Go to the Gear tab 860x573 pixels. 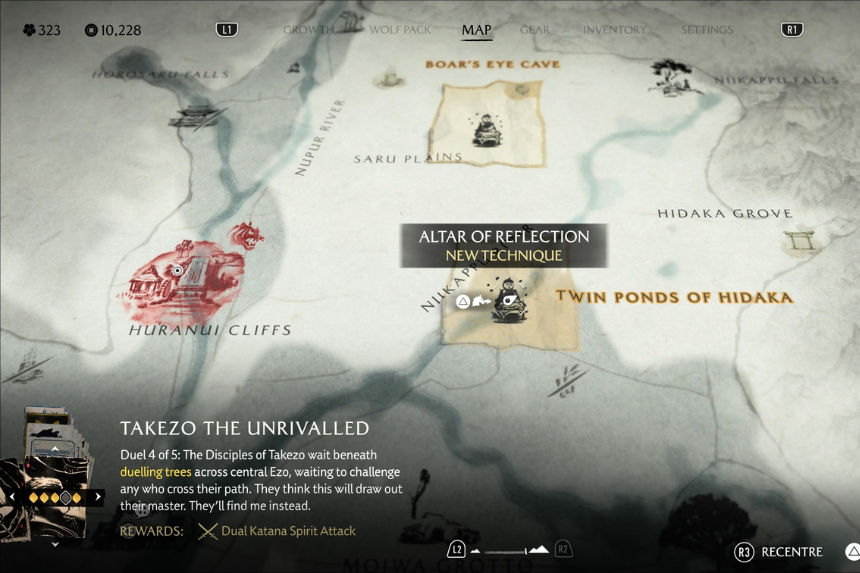coord(535,30)
